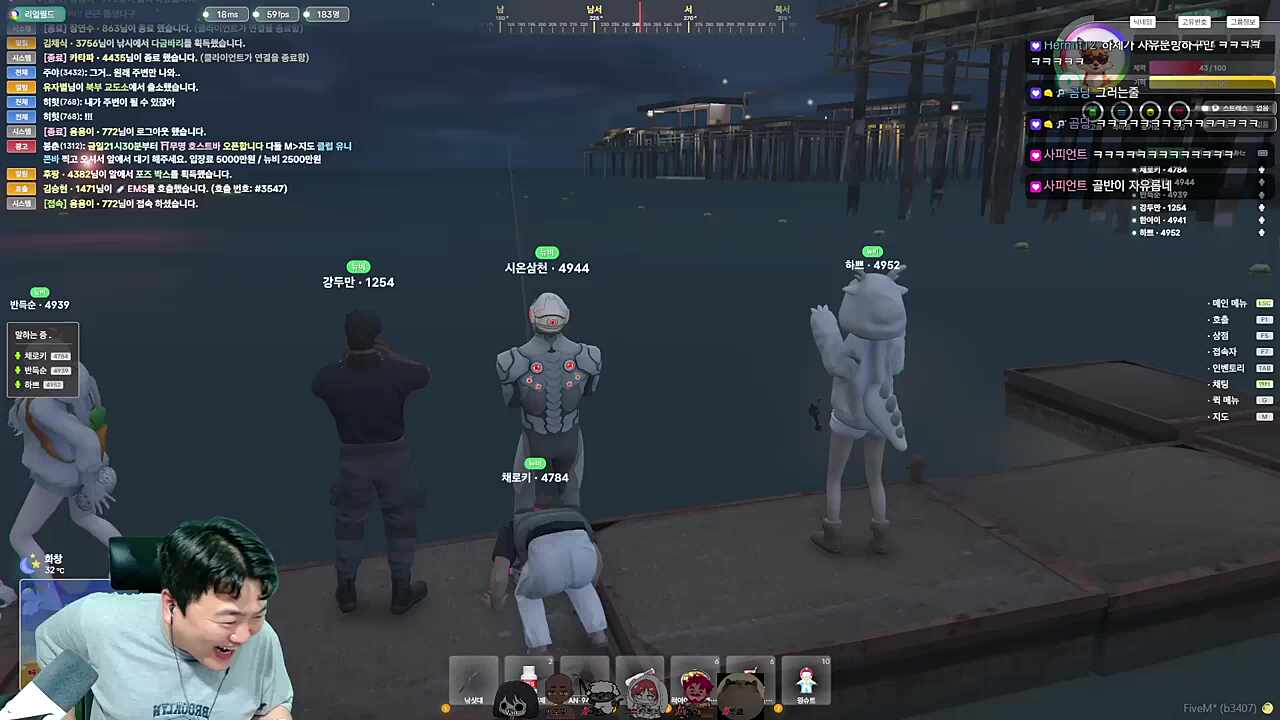
Task: Select the 원슈트 item in the hotbar
Action: (806, 681)
